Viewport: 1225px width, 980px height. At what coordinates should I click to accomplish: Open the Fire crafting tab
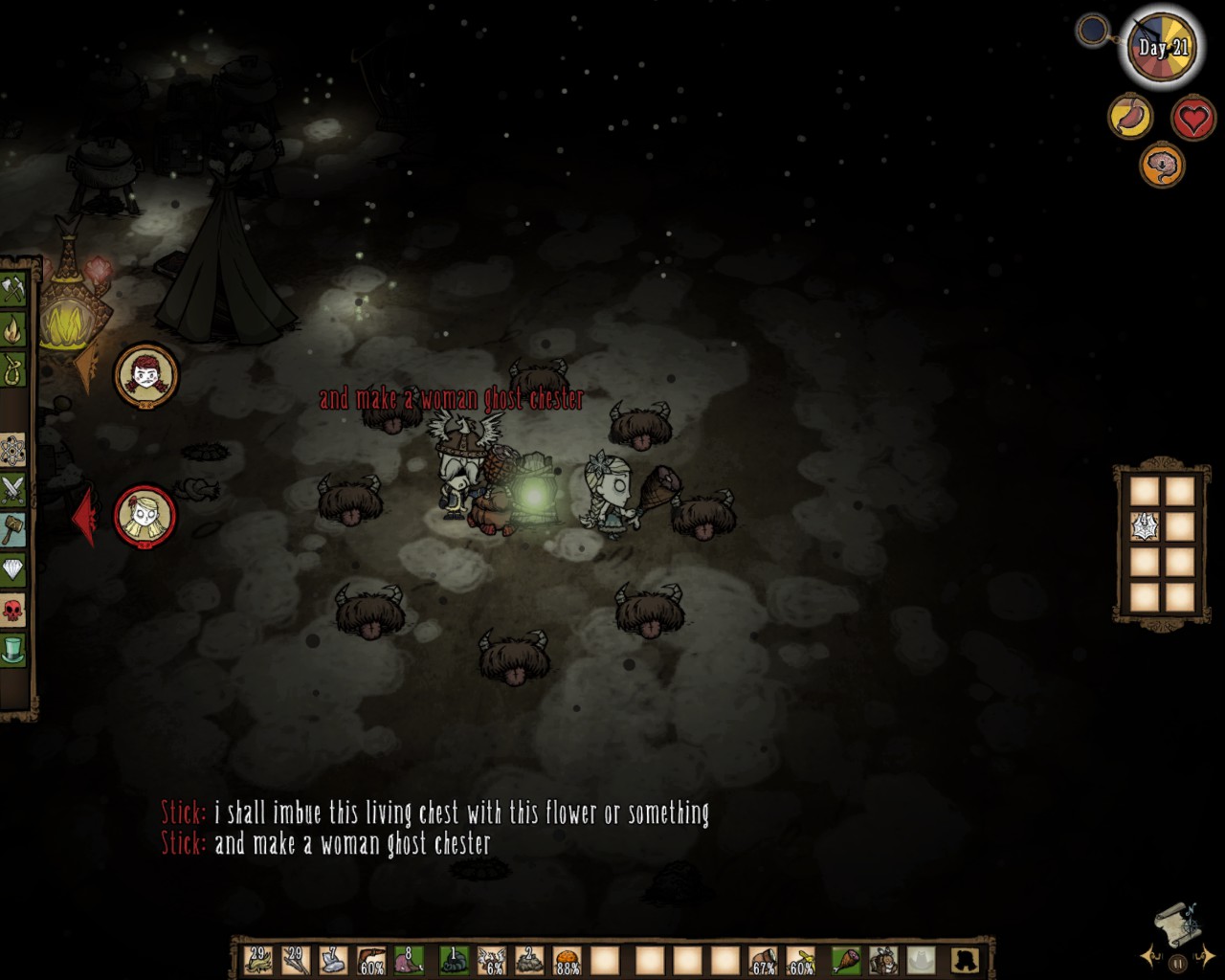[x=12, y=330]
